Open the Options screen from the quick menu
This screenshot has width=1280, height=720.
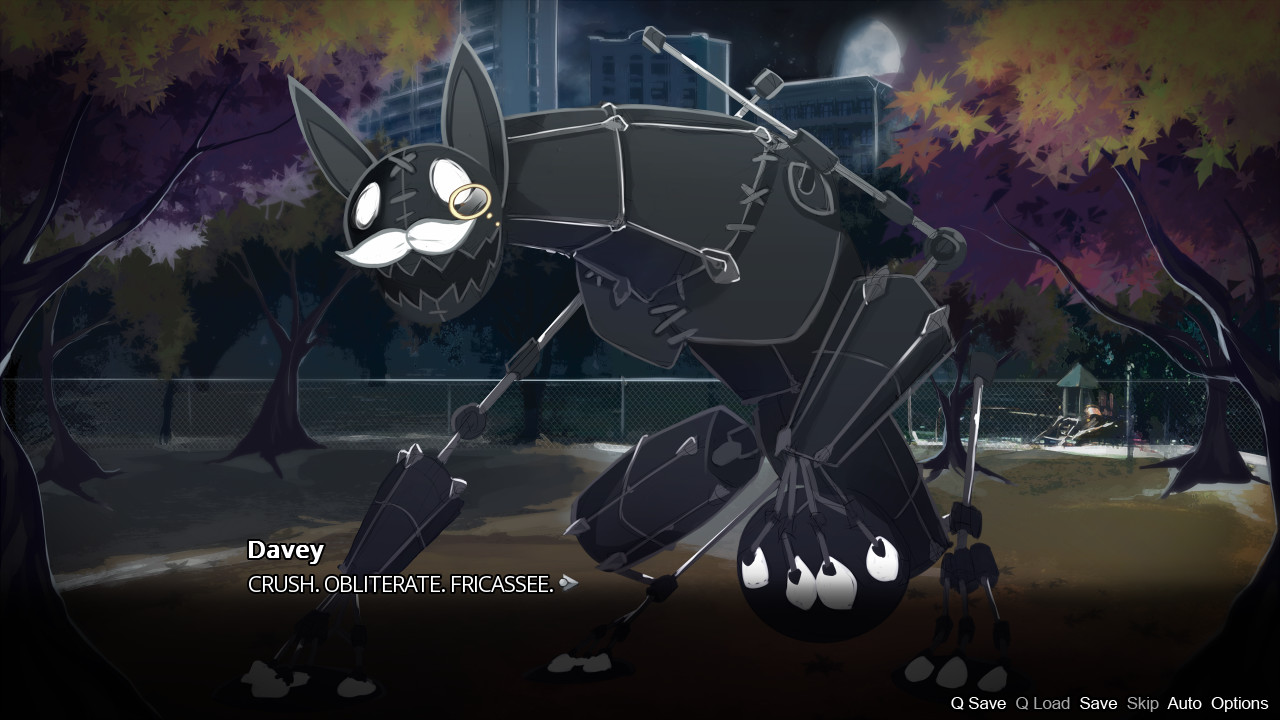(x=1240, y=703)
